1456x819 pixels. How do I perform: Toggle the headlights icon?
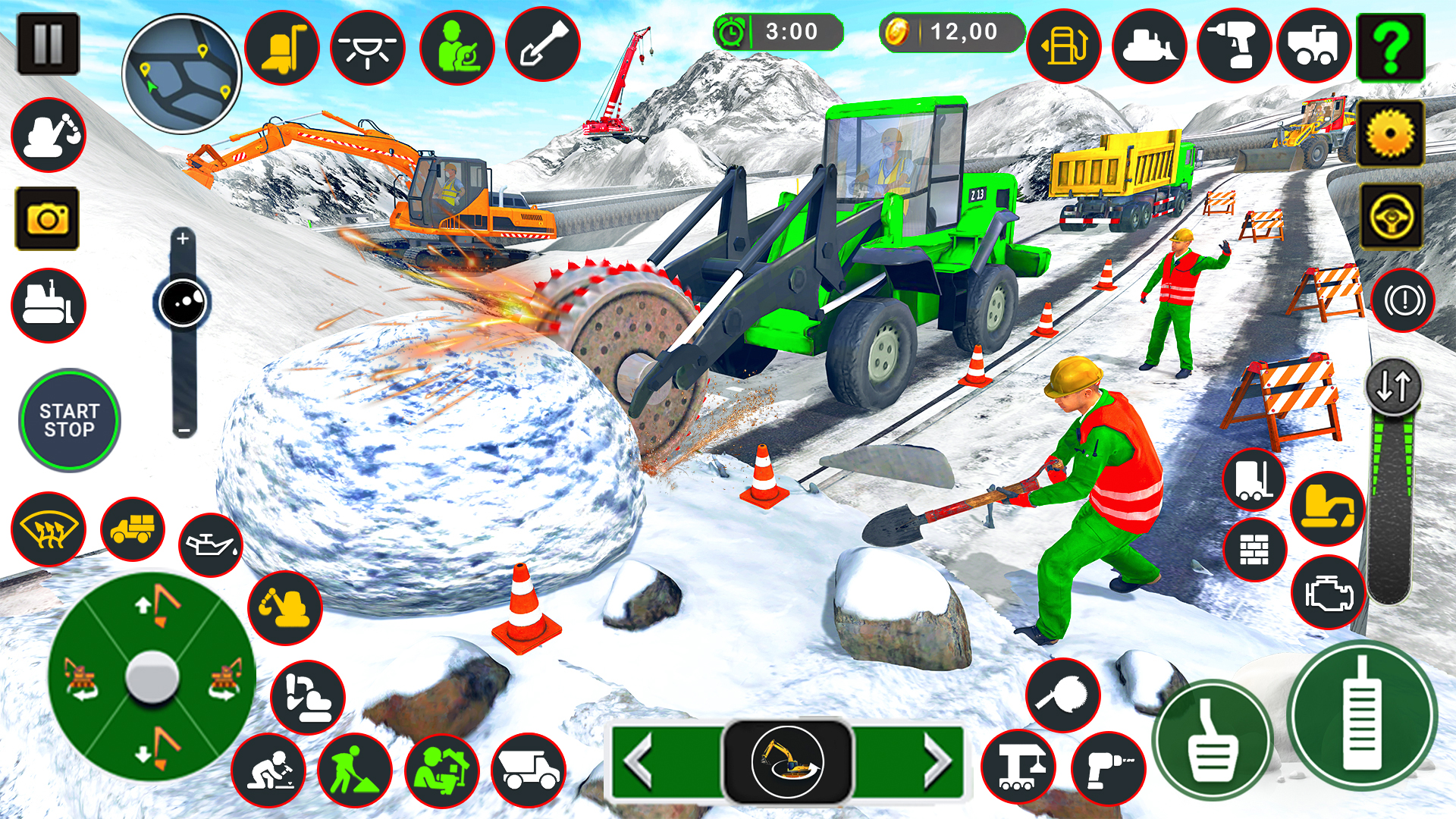pyautogui.click(x=368, y=47)
